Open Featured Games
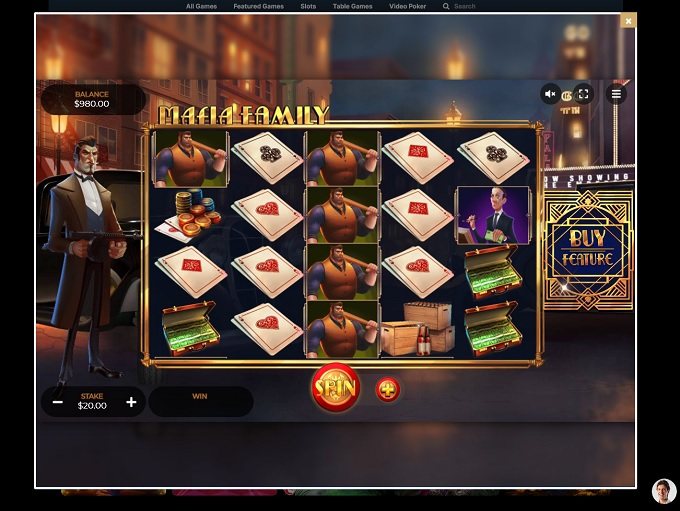680x511 pixels. pyautogui.click(x=258, y=6)
